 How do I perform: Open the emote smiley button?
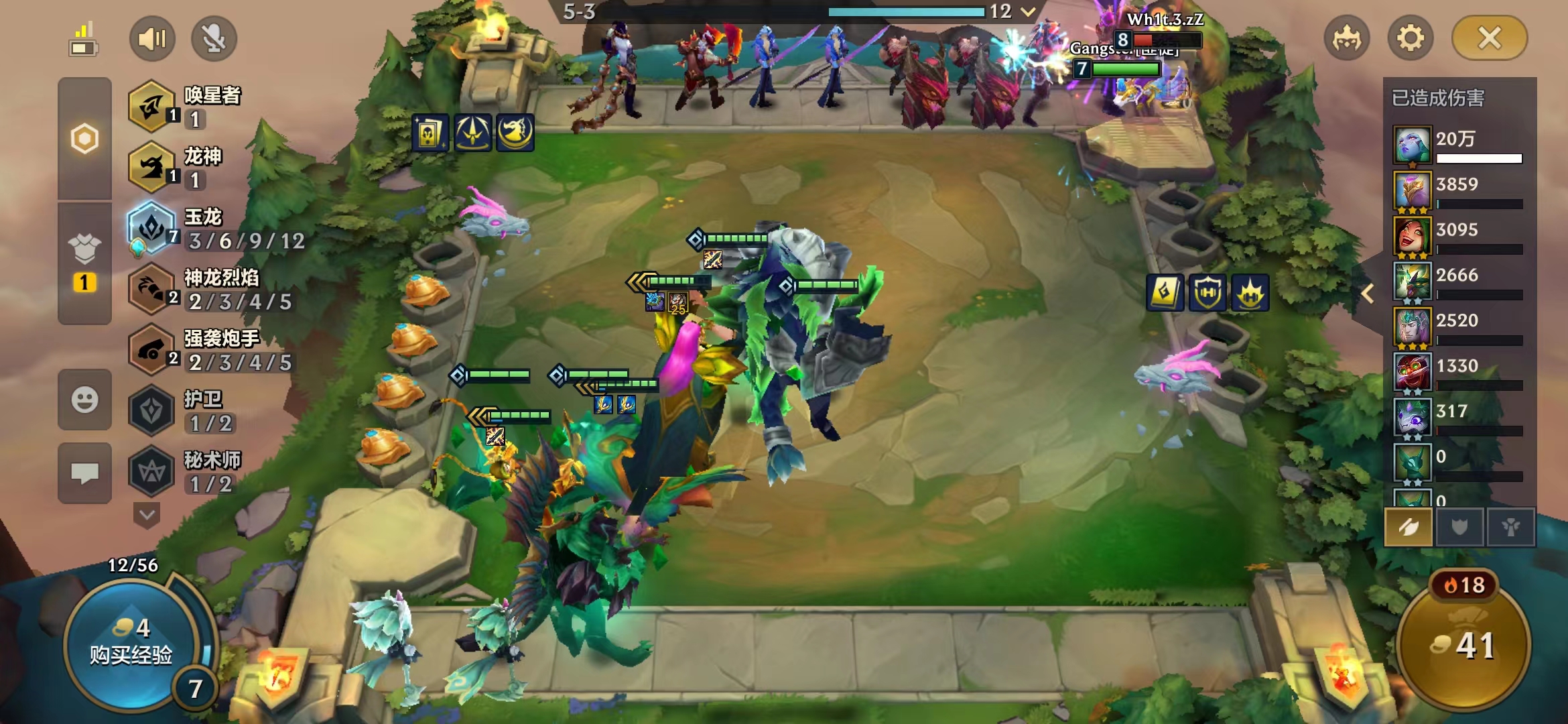(84, 400)
